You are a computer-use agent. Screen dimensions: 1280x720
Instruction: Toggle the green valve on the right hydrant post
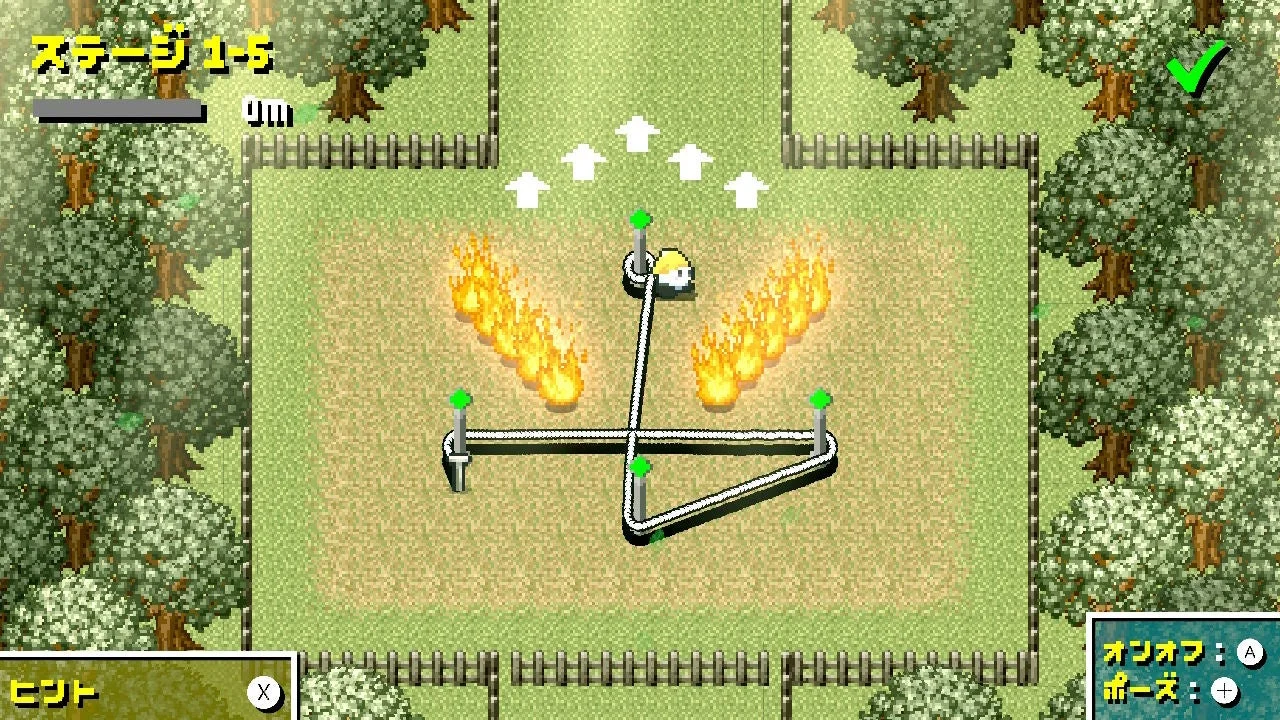[x=820, y=397]
